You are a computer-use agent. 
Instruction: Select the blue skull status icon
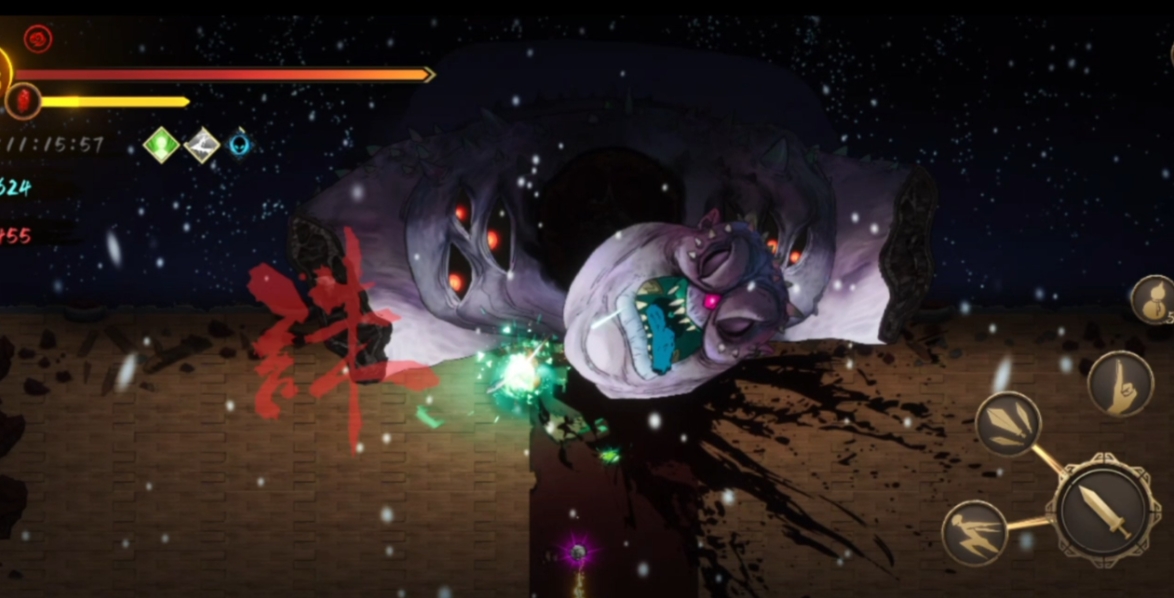[x=239, y=145]
